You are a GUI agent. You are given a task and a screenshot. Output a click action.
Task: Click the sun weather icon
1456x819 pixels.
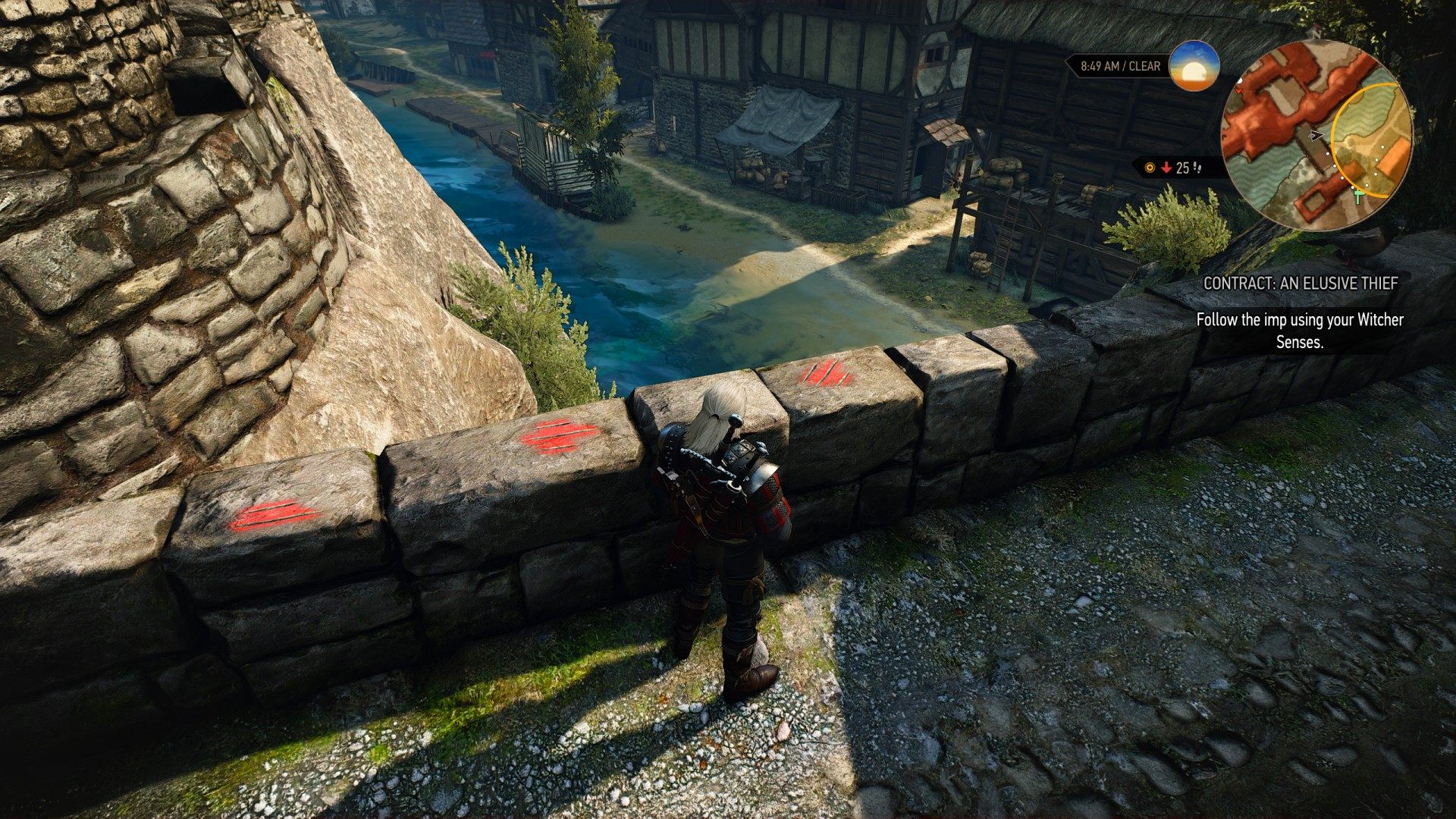[x=1194, y=66]
